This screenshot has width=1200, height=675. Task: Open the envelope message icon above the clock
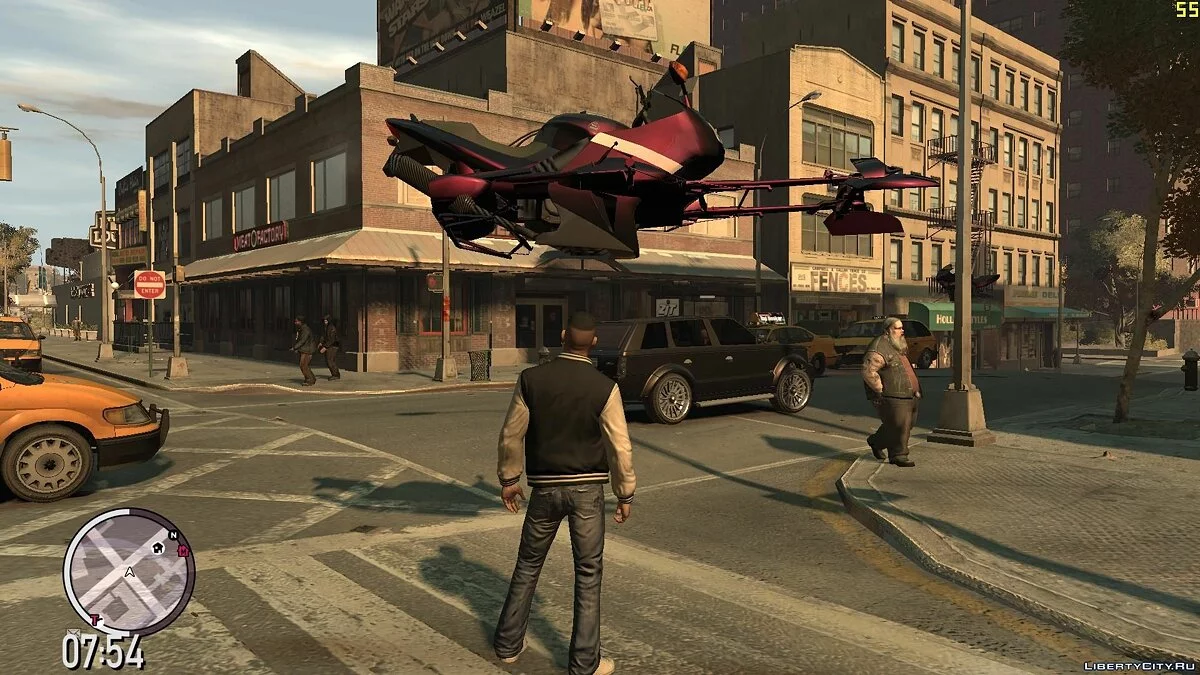[x=73, y=634]
